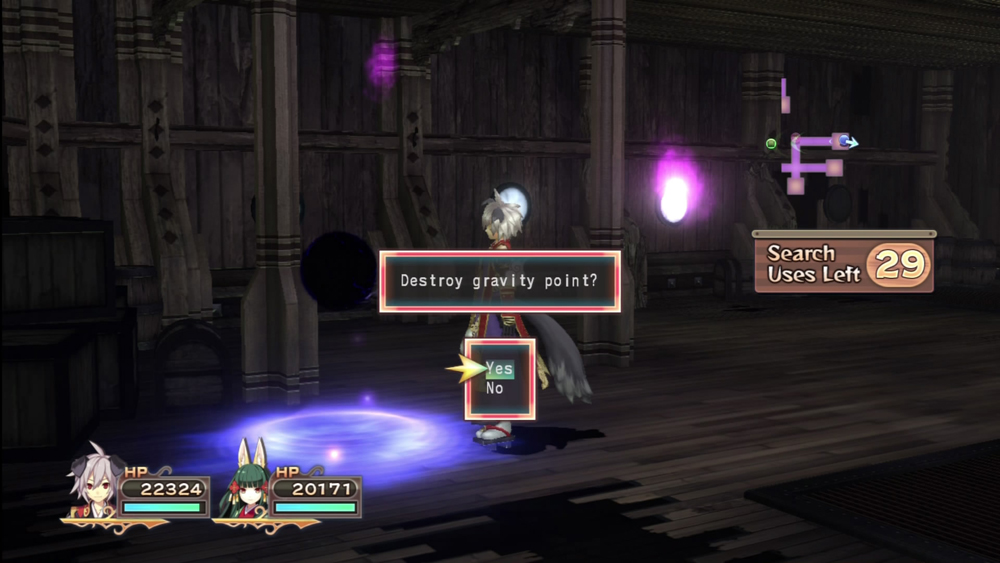Select No in the confirmation prompt
Image resolution: width=1000 pixels, height=563 pixels.
tap(495, 389)
